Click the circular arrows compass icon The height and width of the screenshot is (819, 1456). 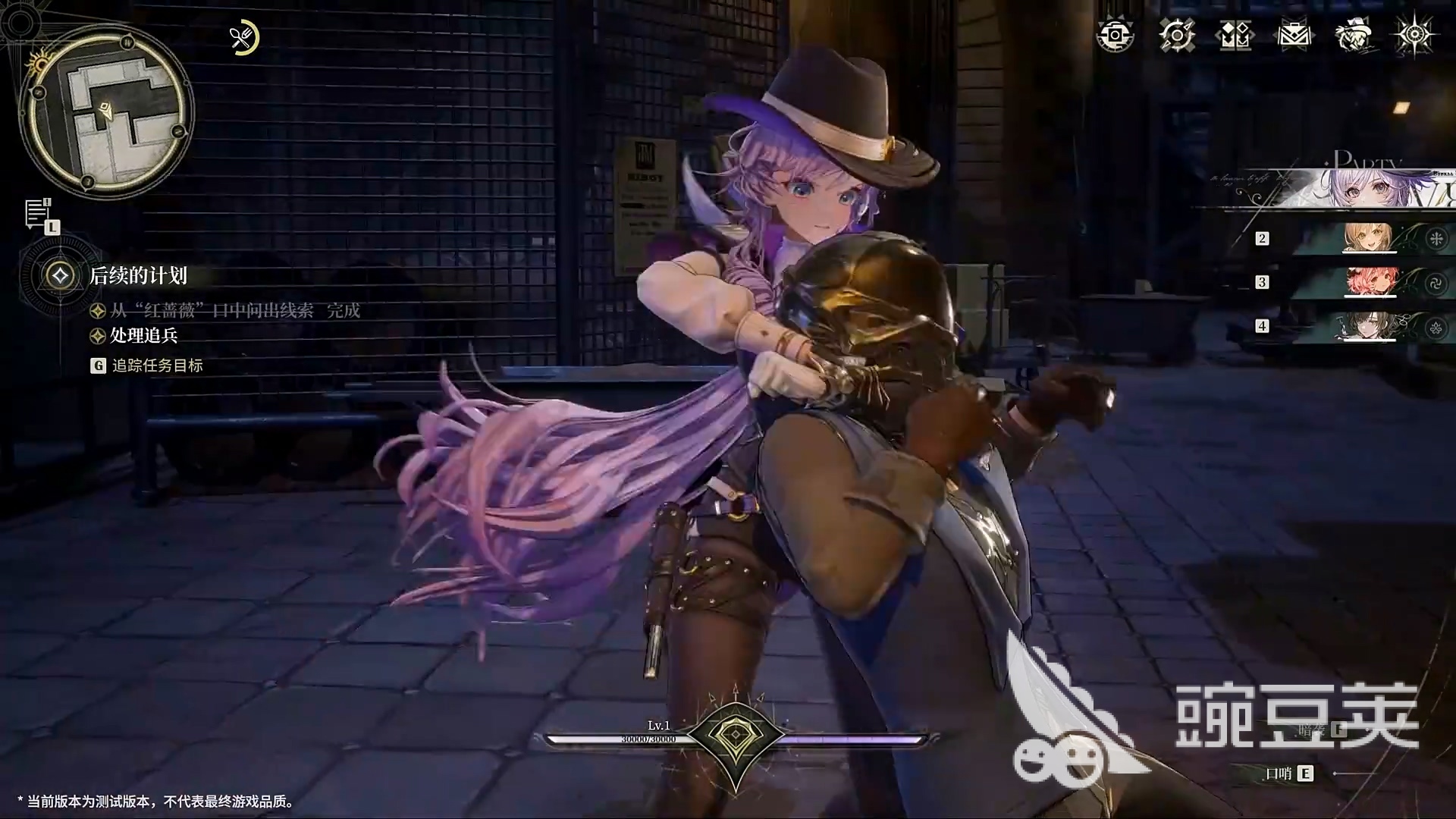(x=1176, y=36)
